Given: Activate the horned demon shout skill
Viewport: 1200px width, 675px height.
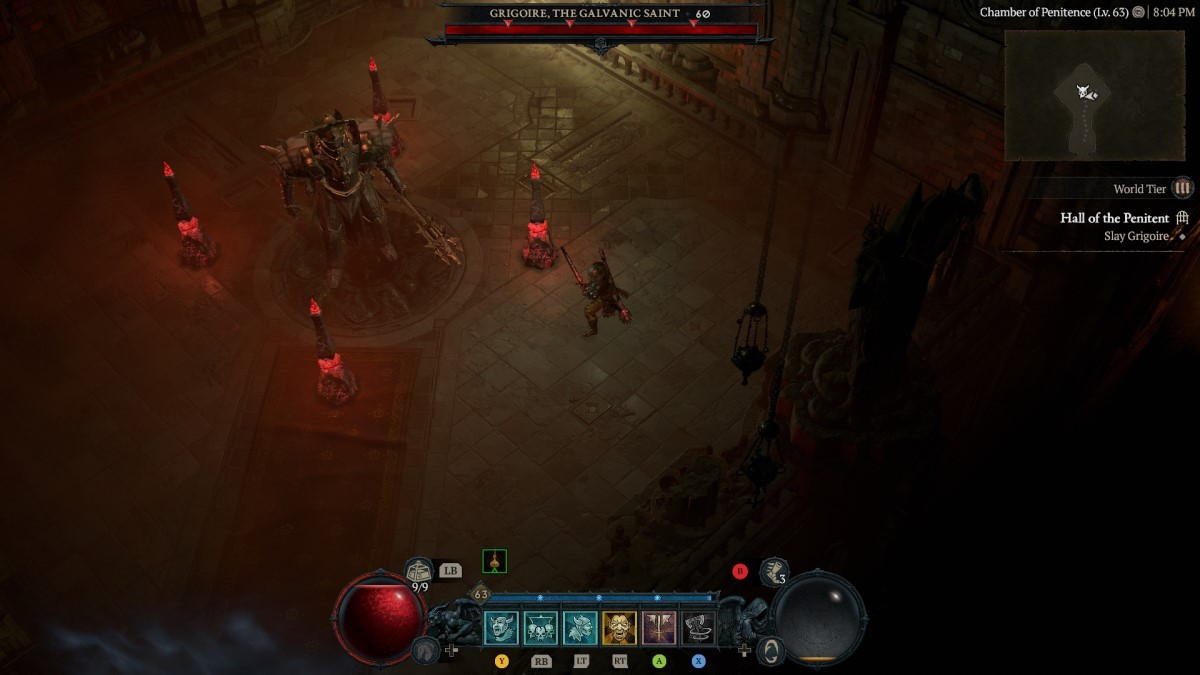Looking at the screenshot, I should pyautogui.click(x=501, y=628).
